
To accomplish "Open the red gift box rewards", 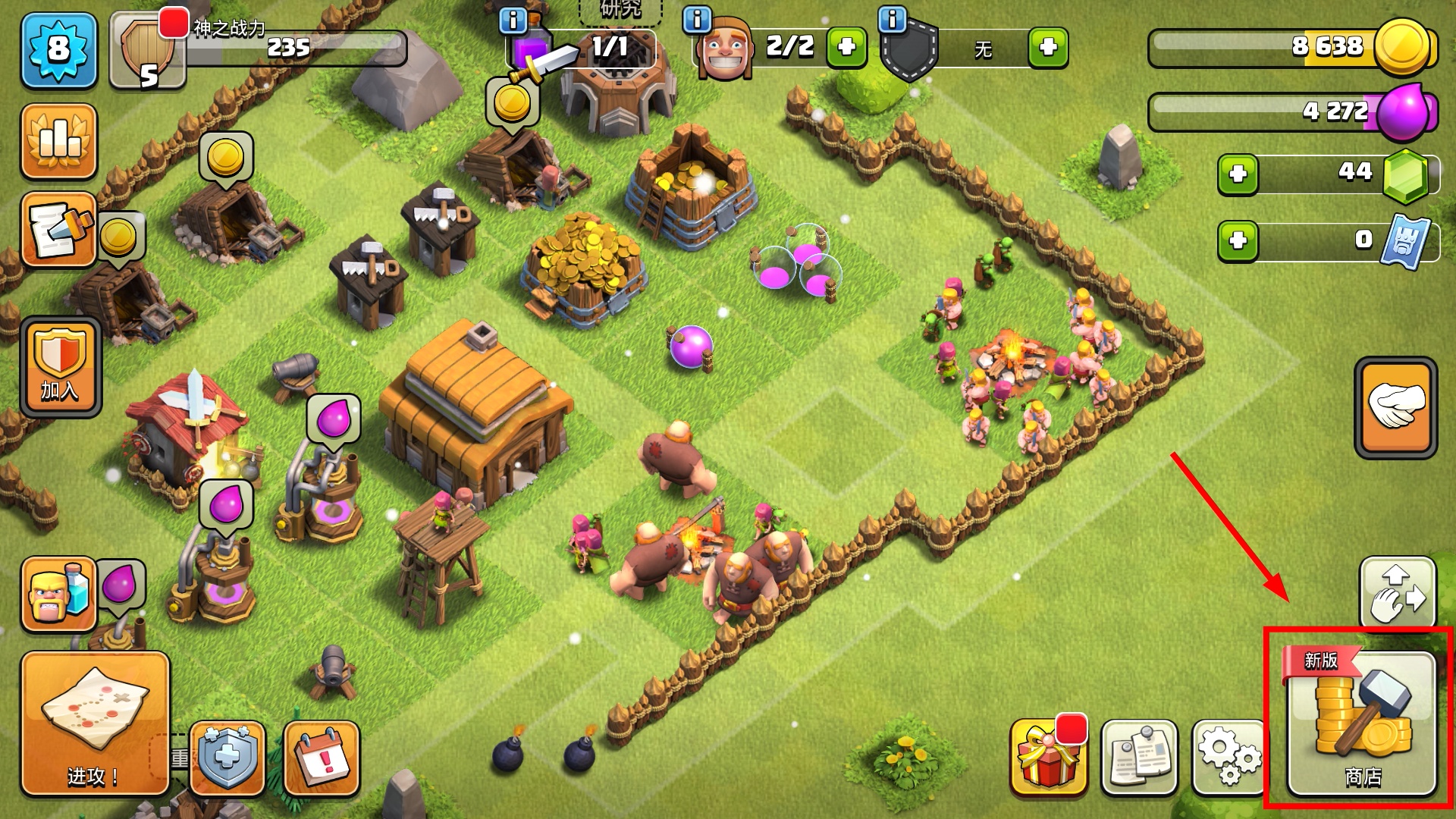I will click(x=1048, y=756).
